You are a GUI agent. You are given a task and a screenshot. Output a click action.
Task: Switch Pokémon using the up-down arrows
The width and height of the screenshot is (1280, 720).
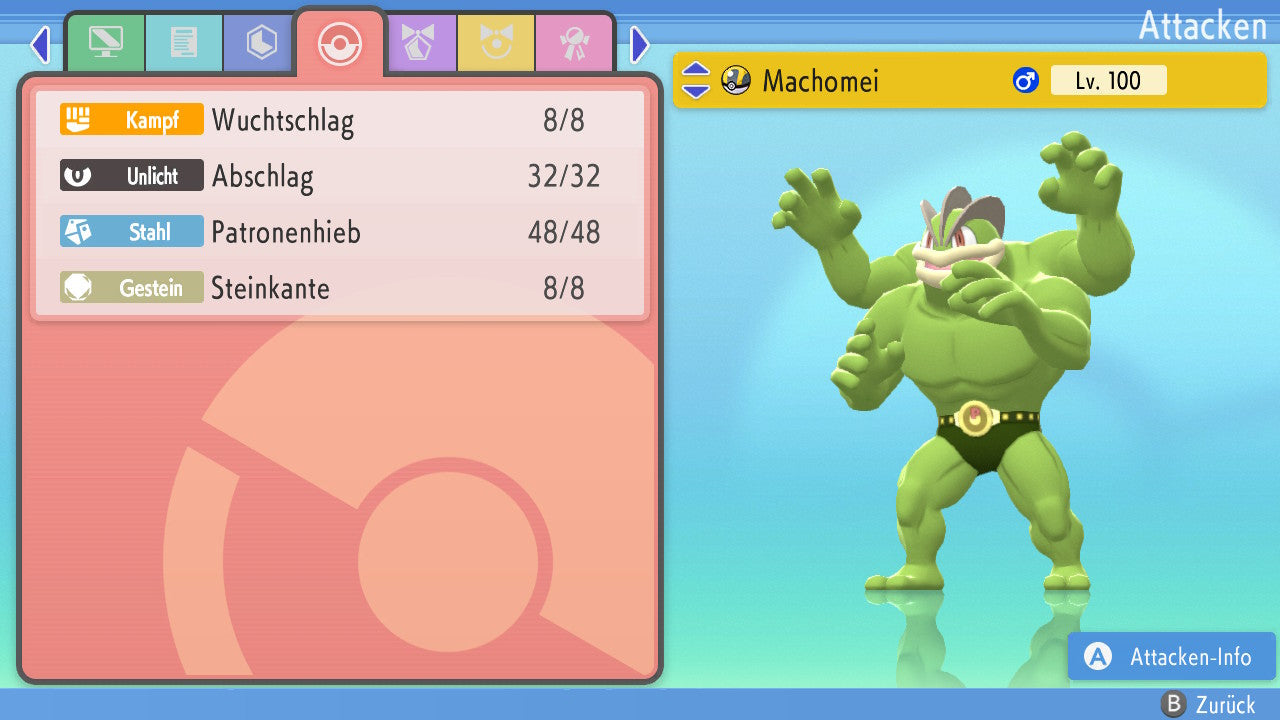tap(695, 80)
